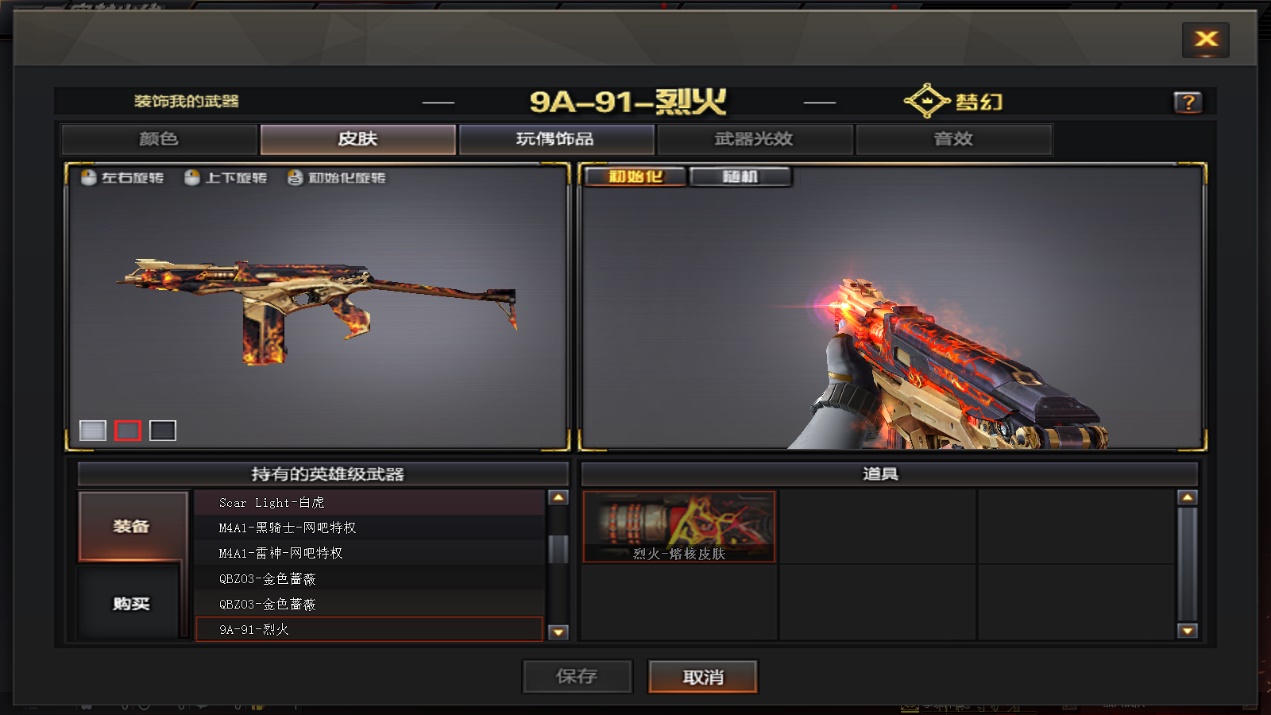Open the question mark help button
This screenshot has width=1271, height=715.
point(1187,102)
